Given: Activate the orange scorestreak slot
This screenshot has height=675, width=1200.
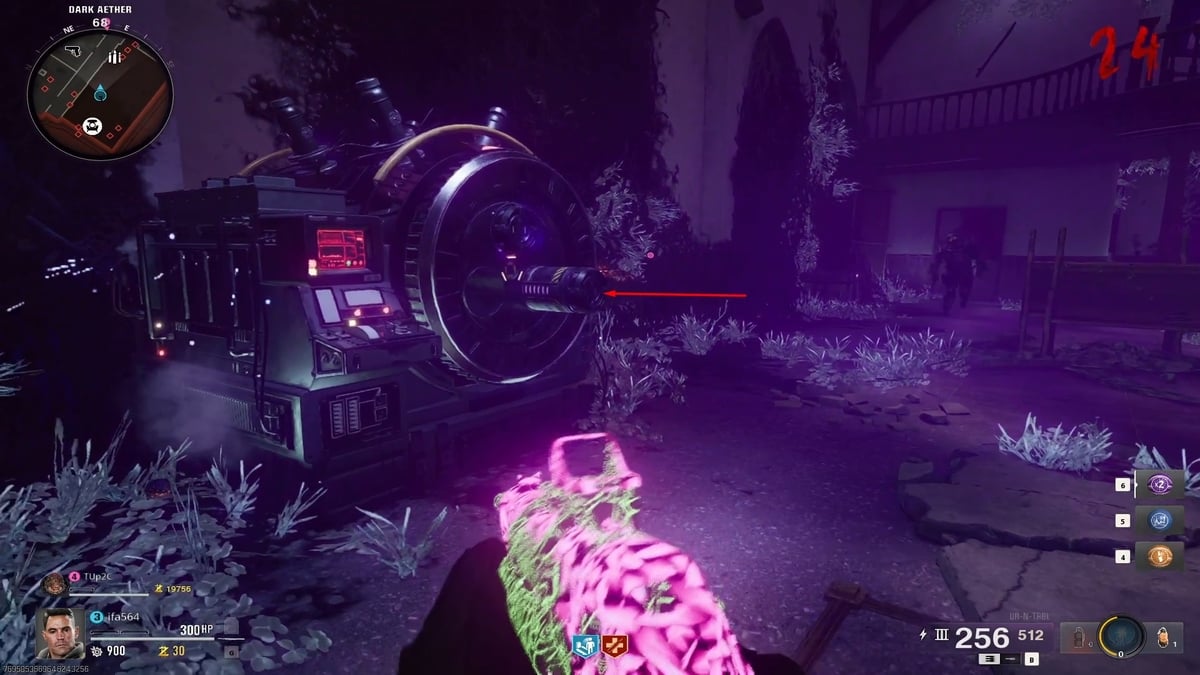Looking at the screenshot, I should tap(1160, 556).
